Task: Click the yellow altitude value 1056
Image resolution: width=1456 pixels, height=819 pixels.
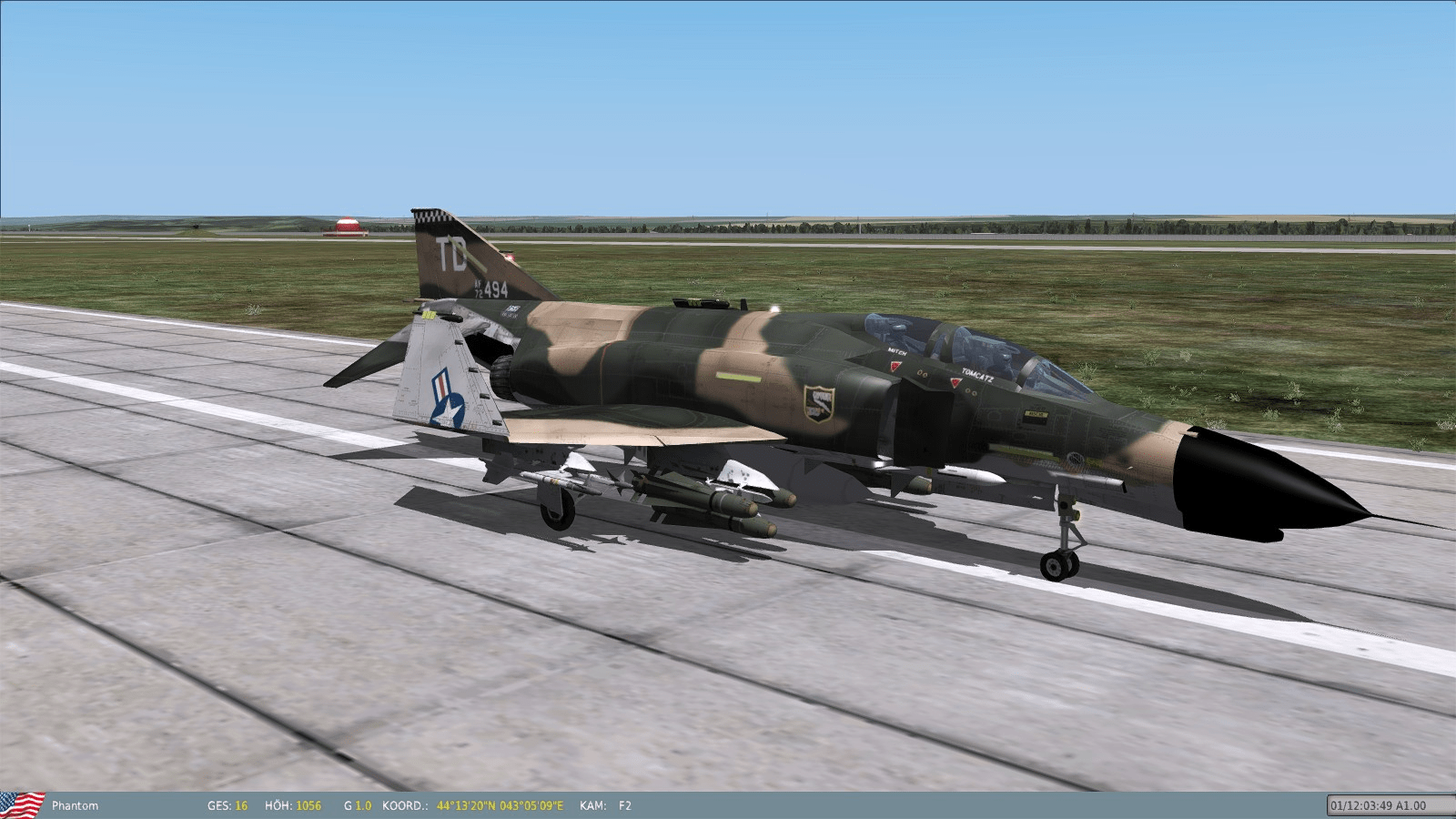Action: click(x=308, y=804)
